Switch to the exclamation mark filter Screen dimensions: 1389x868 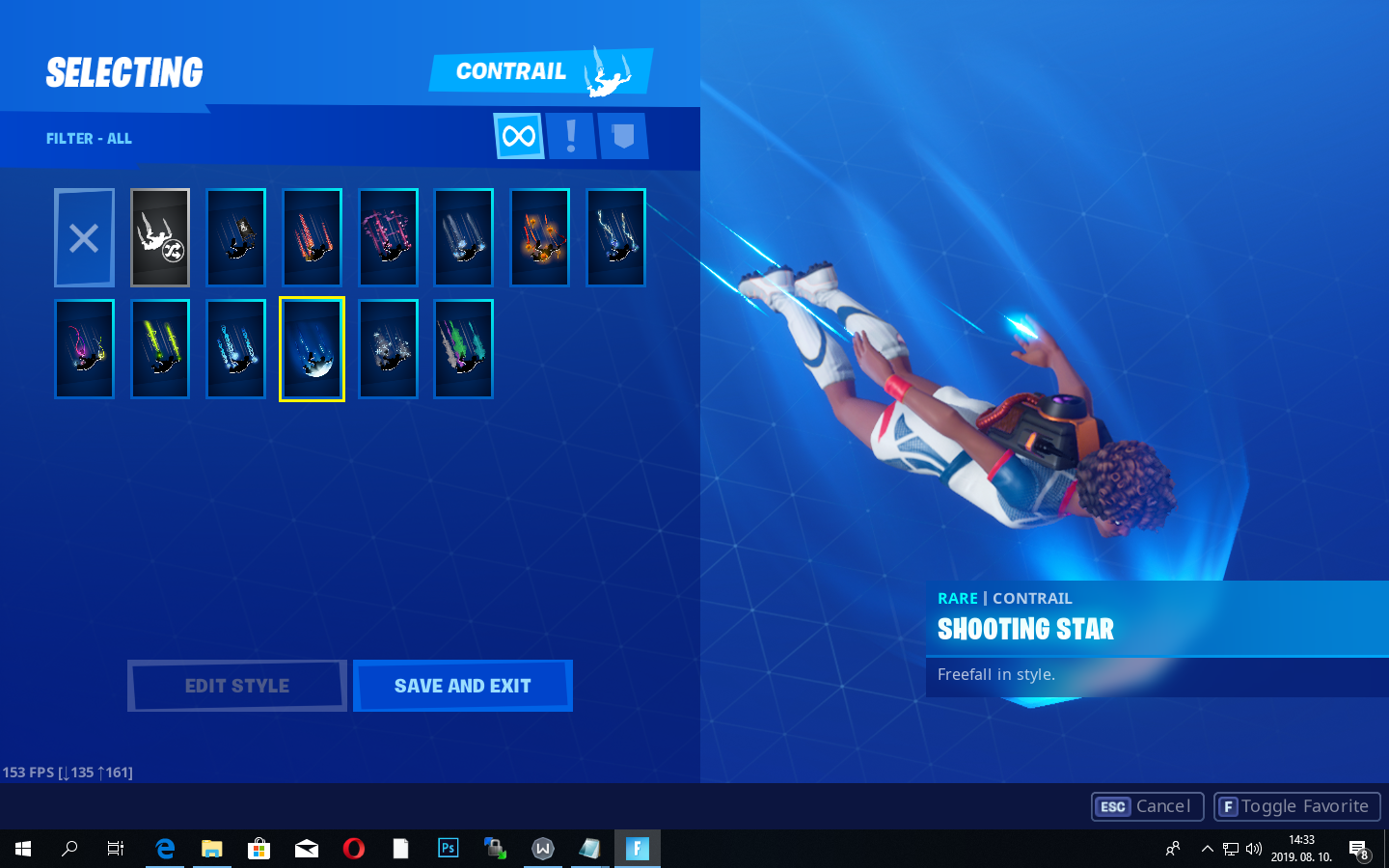pyautogui.click(x=571, y=136)
